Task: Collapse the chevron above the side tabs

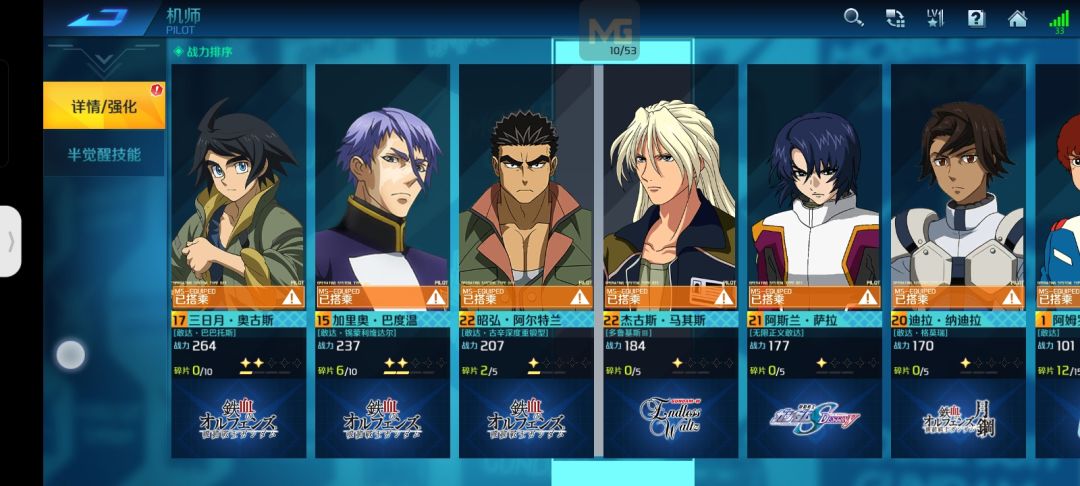Action: [104, 62]
